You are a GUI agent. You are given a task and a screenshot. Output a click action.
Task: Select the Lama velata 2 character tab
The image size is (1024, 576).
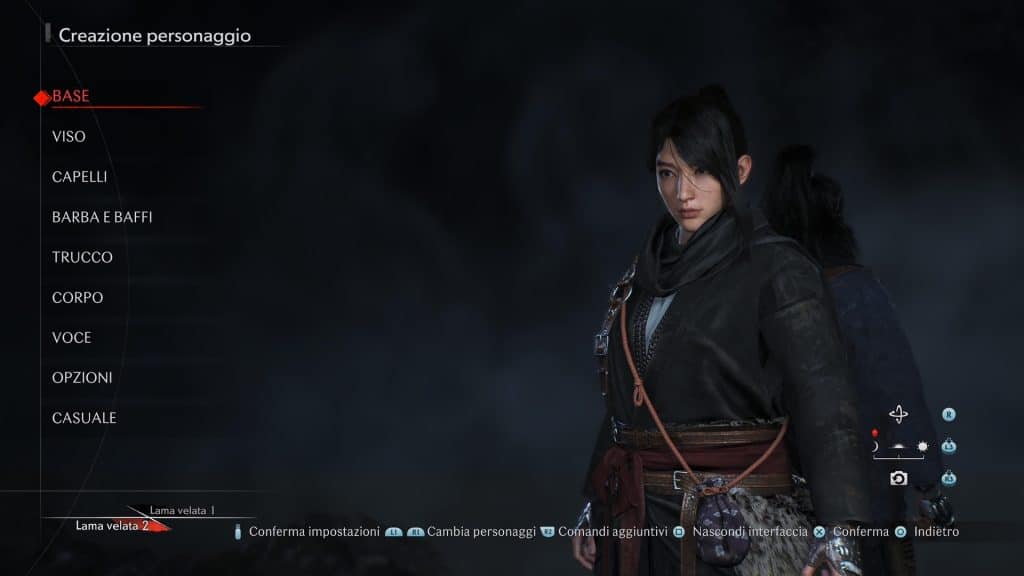(112, 526)
